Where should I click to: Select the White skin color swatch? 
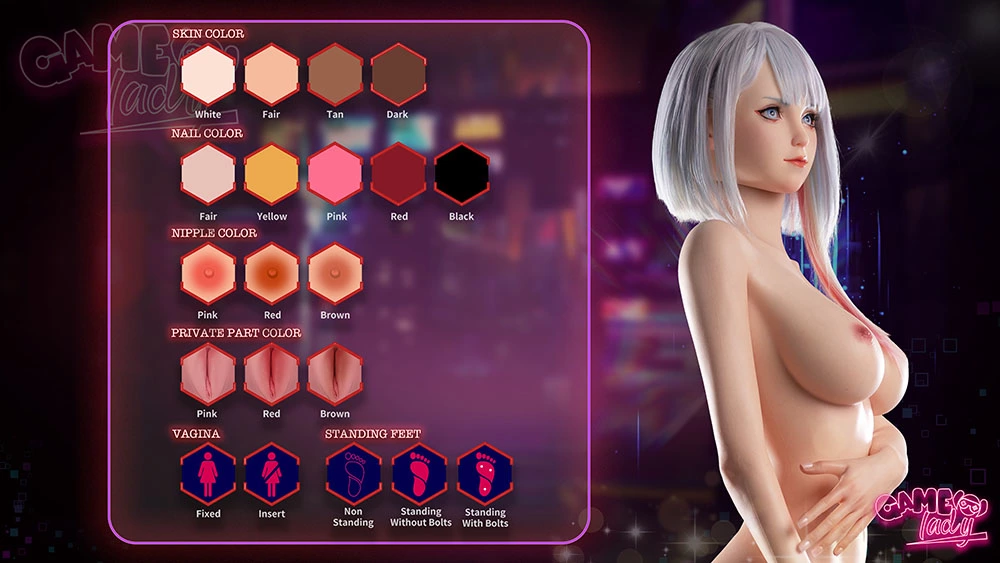208,74
